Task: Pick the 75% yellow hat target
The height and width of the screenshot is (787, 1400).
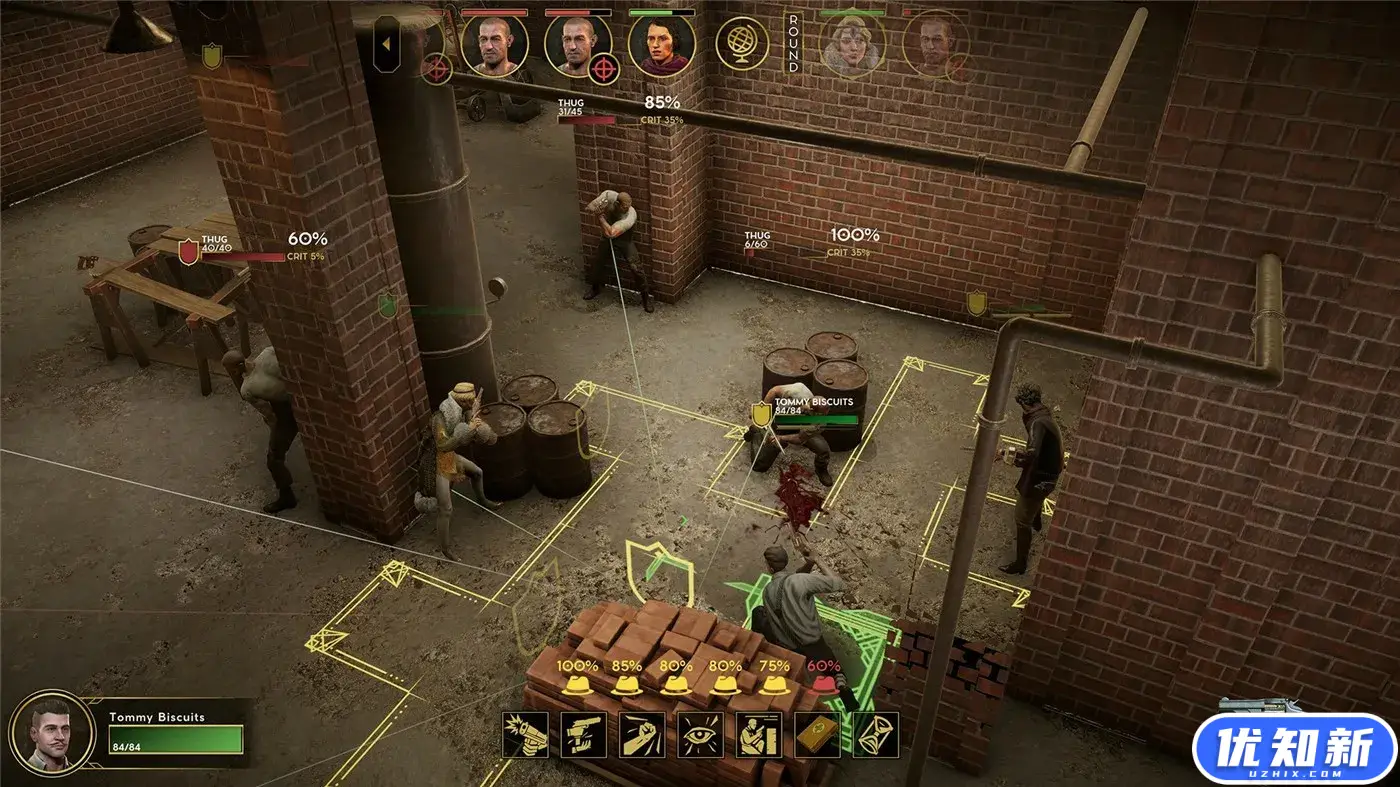Action: click(x=774, y=685)
